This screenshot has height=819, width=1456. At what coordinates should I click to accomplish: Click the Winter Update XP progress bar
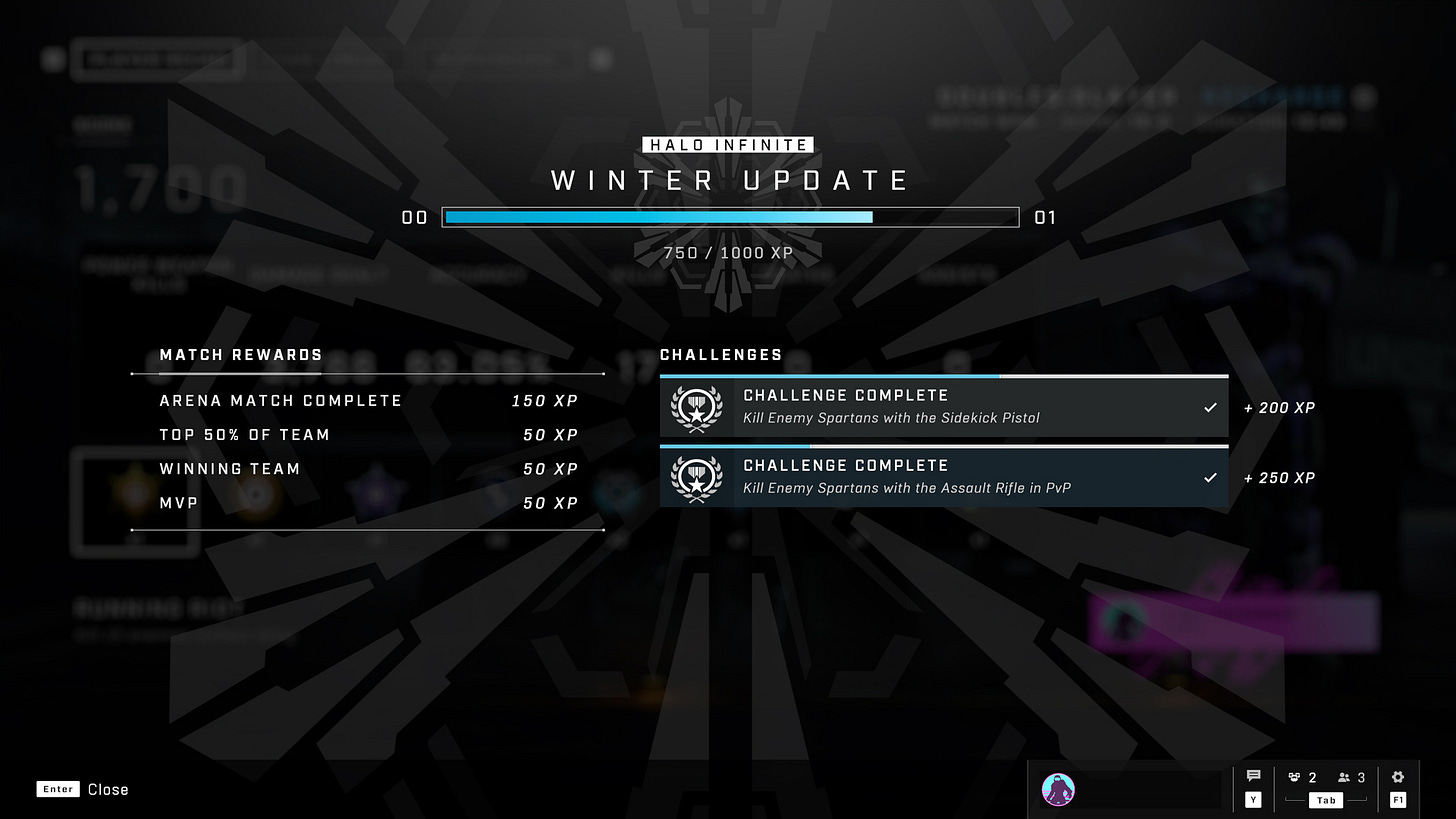[x=728, y=217]
